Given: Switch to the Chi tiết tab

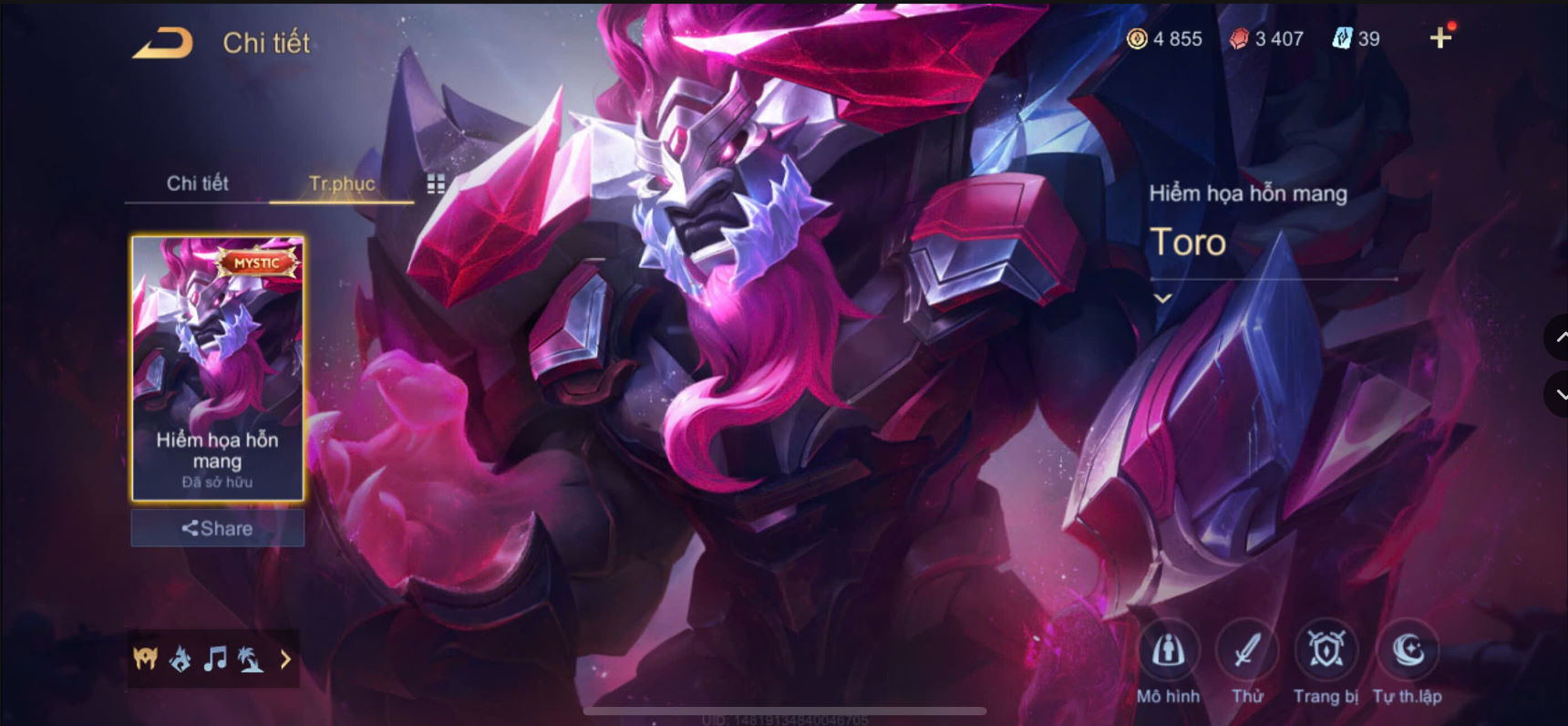Looking at the screenshot, I should tap(197, 182).
